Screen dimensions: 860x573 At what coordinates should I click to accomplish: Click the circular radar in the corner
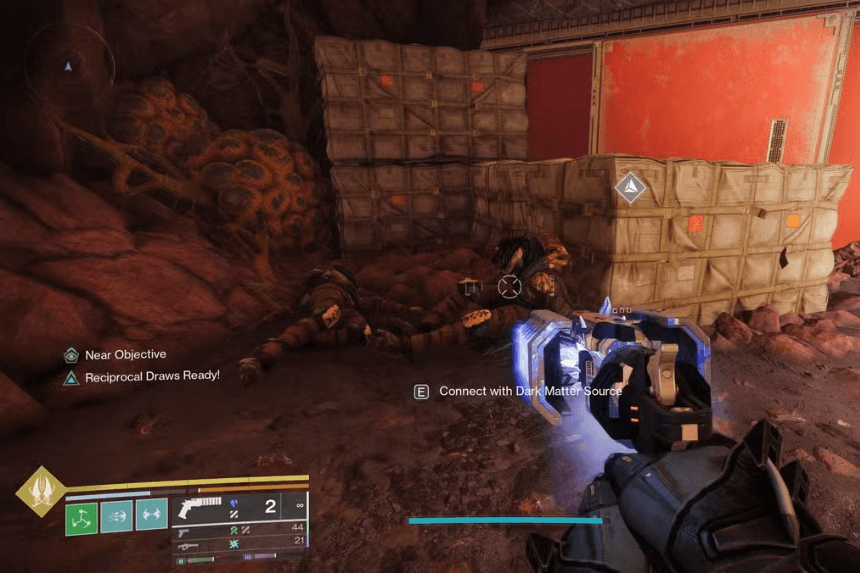click(x=68, y=65)
